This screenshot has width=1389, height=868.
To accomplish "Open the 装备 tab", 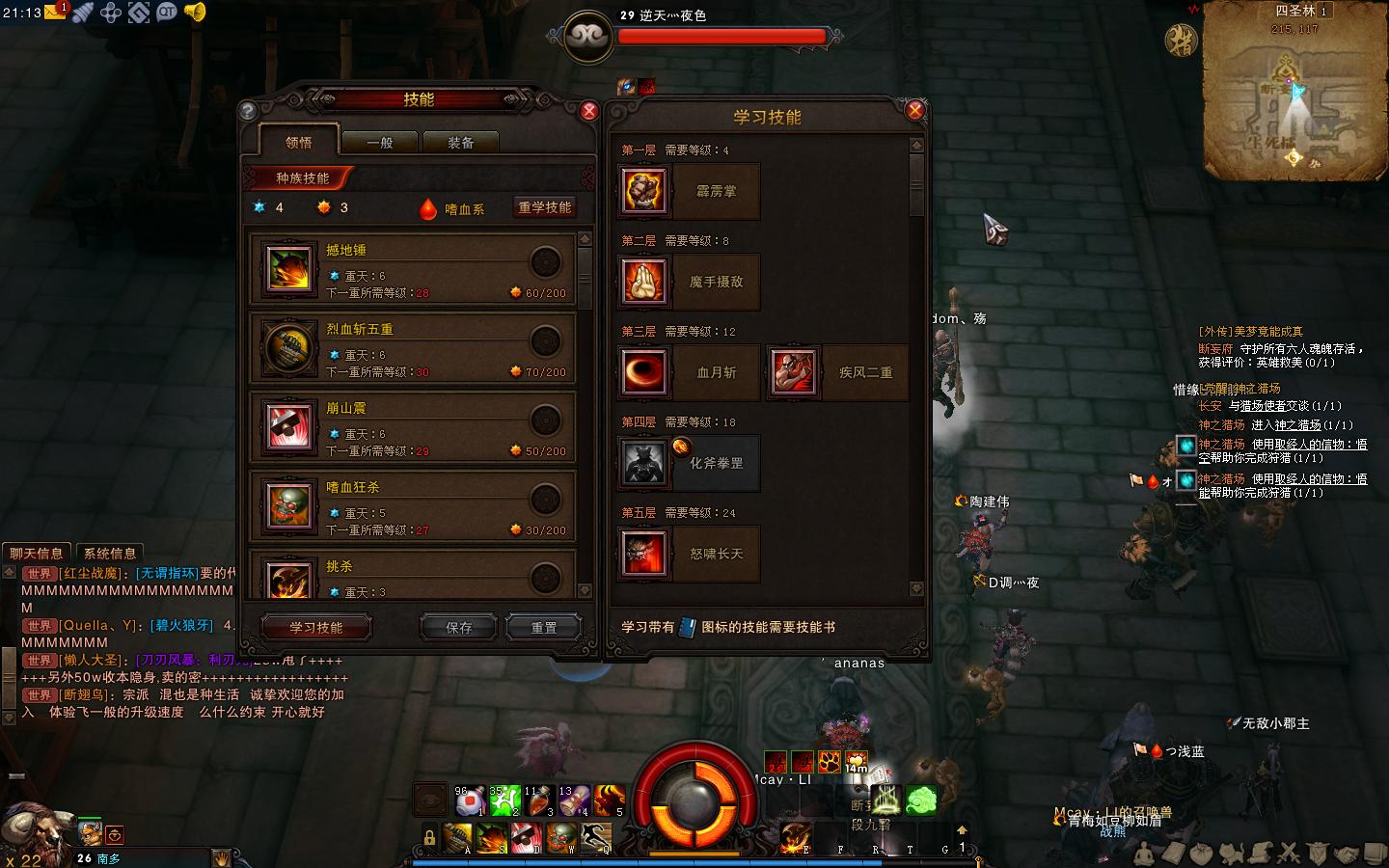I will 461,143.
